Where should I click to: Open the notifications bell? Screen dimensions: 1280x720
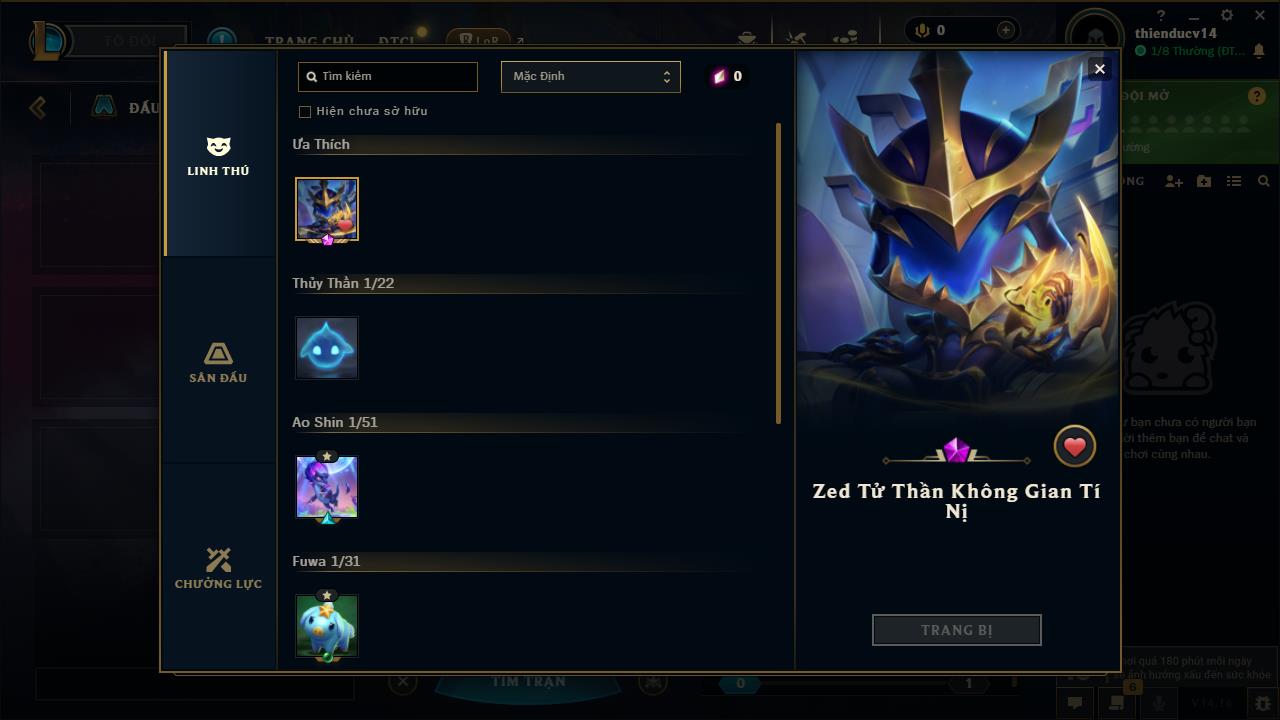click(1258, 51)
